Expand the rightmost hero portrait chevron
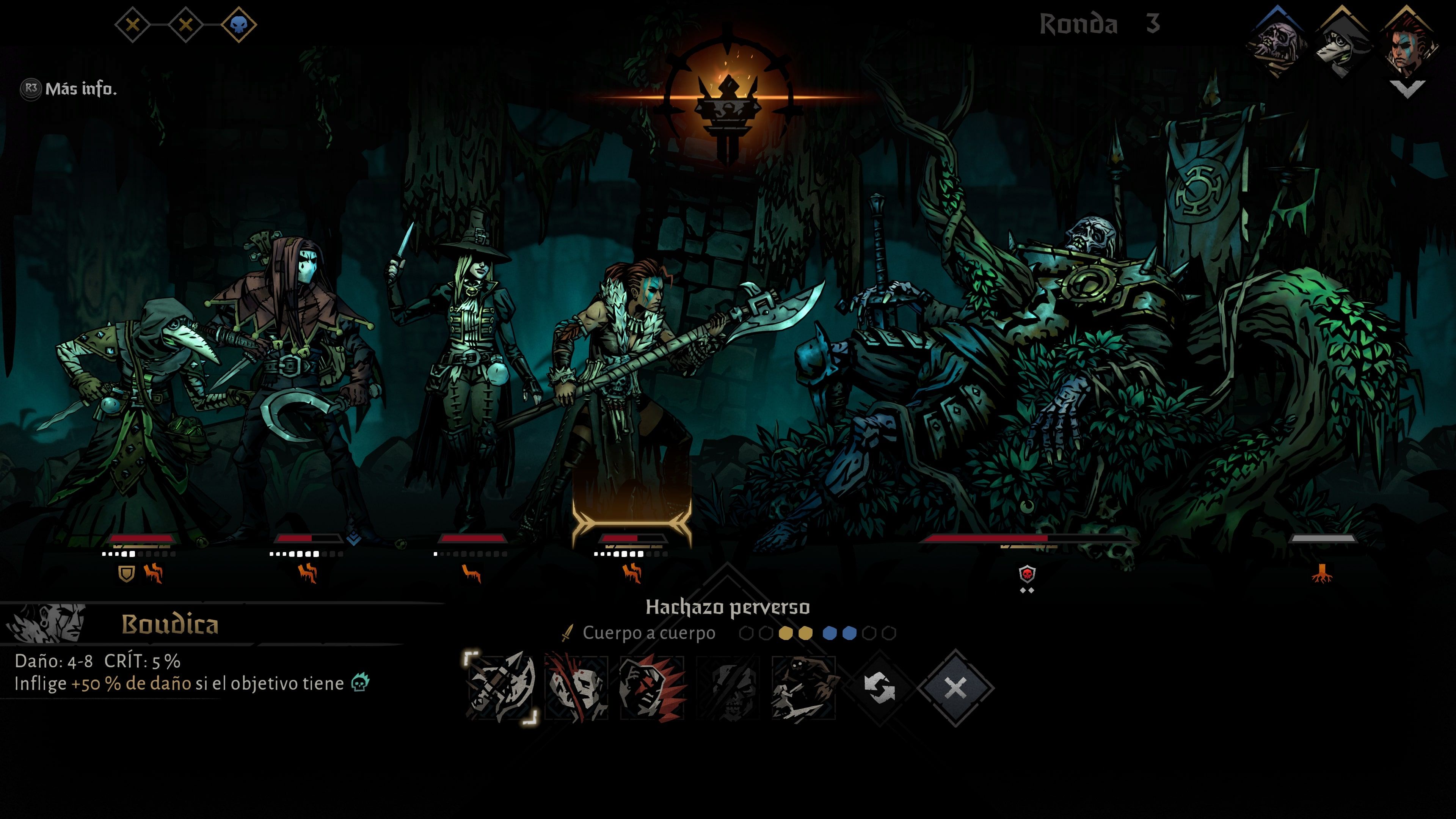 point(1409,89)
